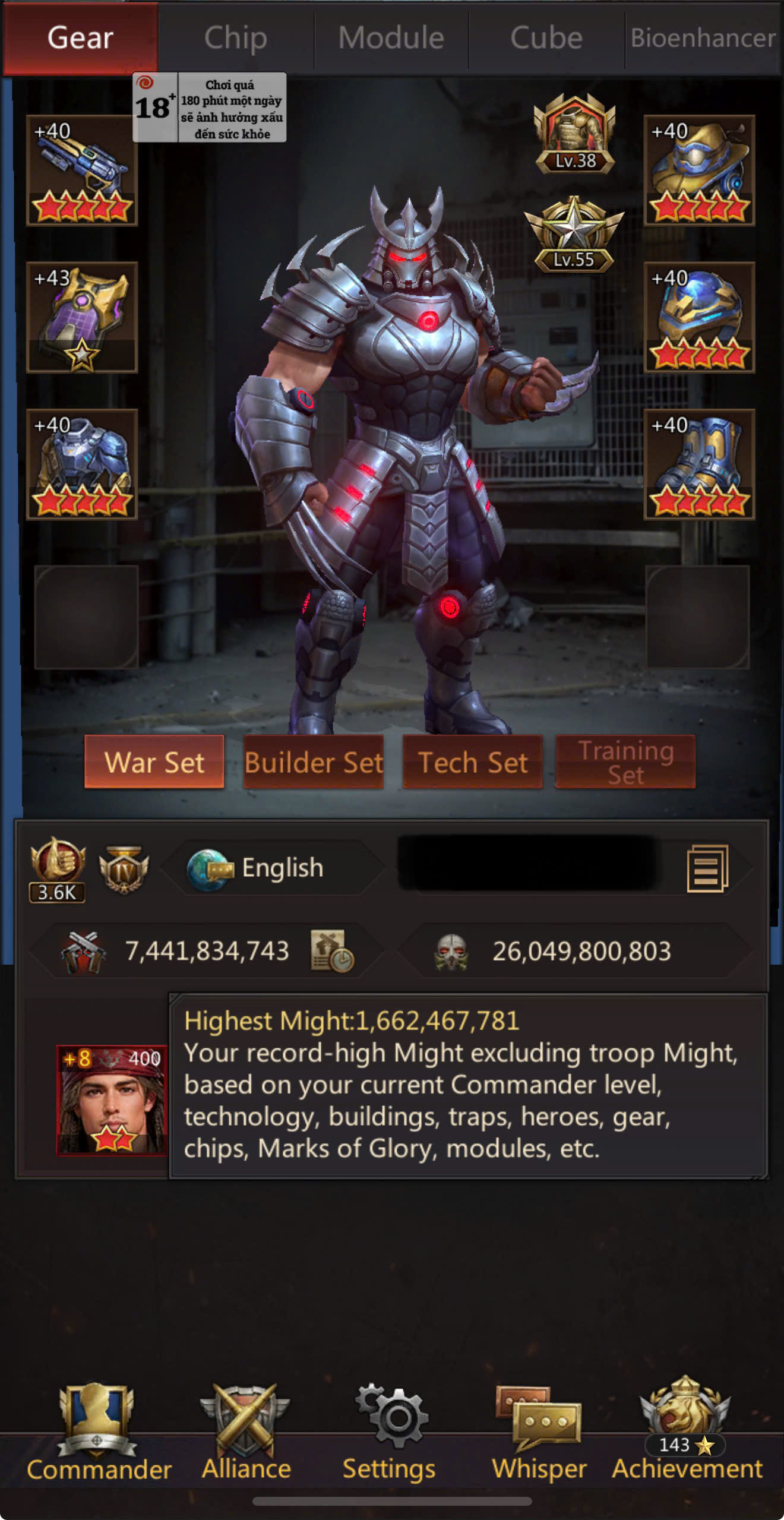Switch to the Tech Set
The width and height of the screenshot is (784, 1520).
tap(473, 762)
